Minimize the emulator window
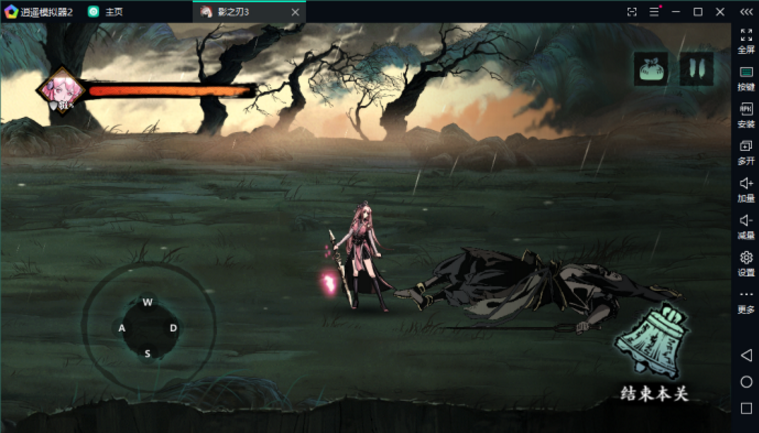 pyautogui.click(x=675, y=12)
